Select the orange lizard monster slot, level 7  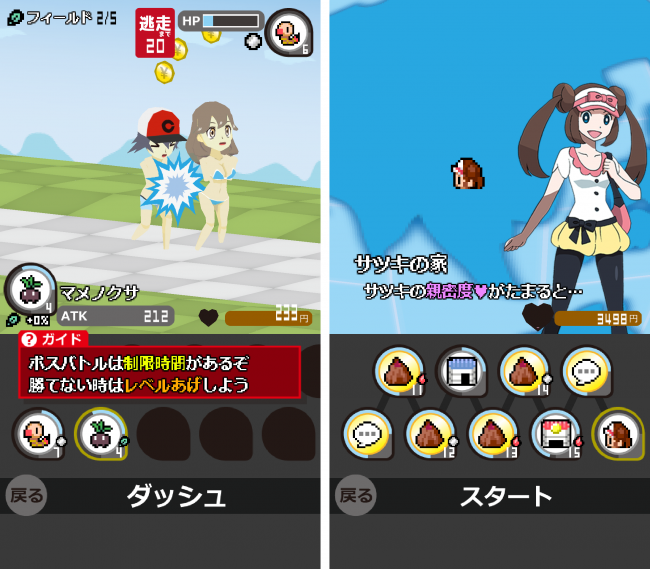pyautogui.click(x=38, y=433)
